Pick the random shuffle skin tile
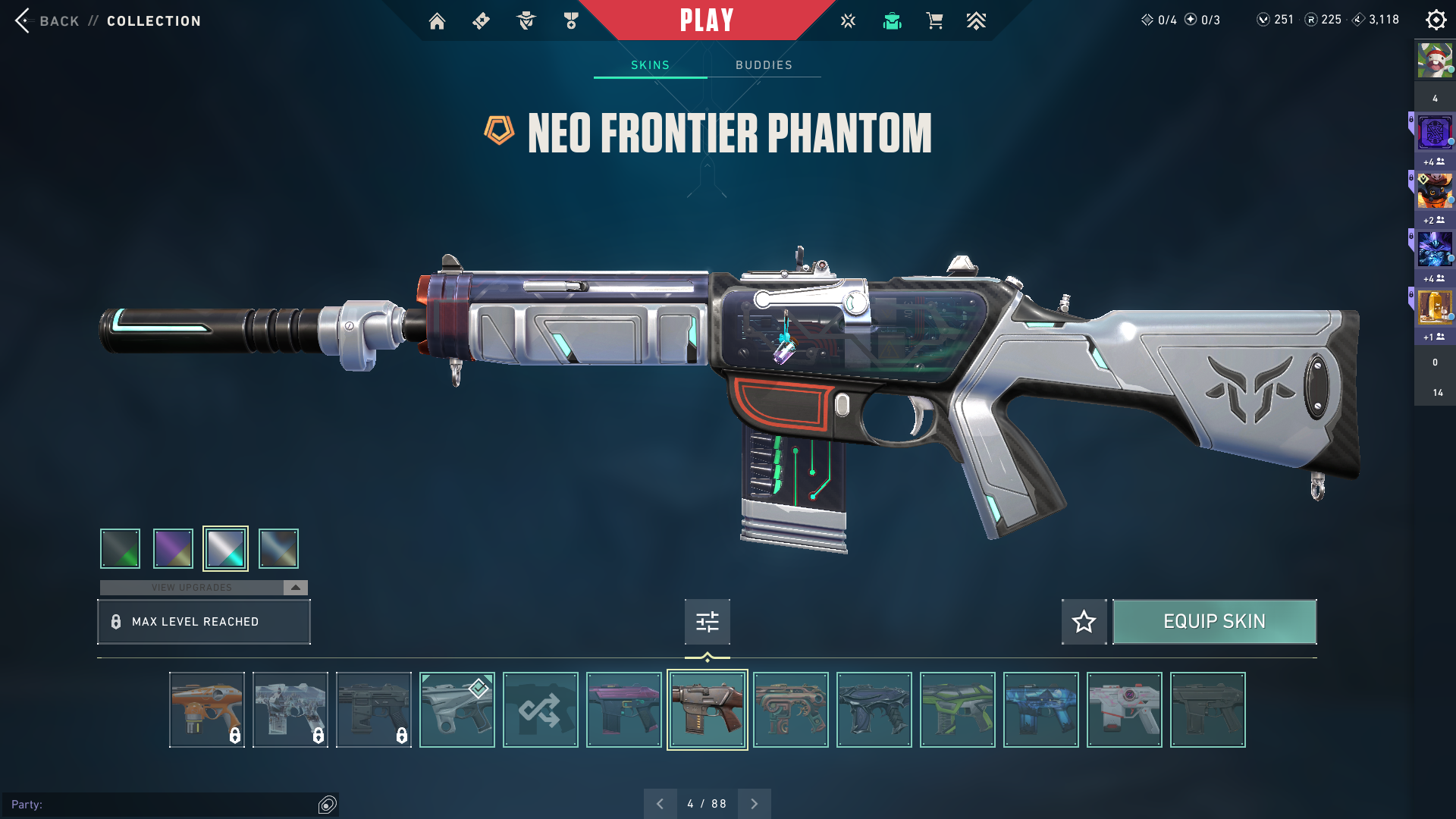The image size is (1456, 819). tap(541, 710)
